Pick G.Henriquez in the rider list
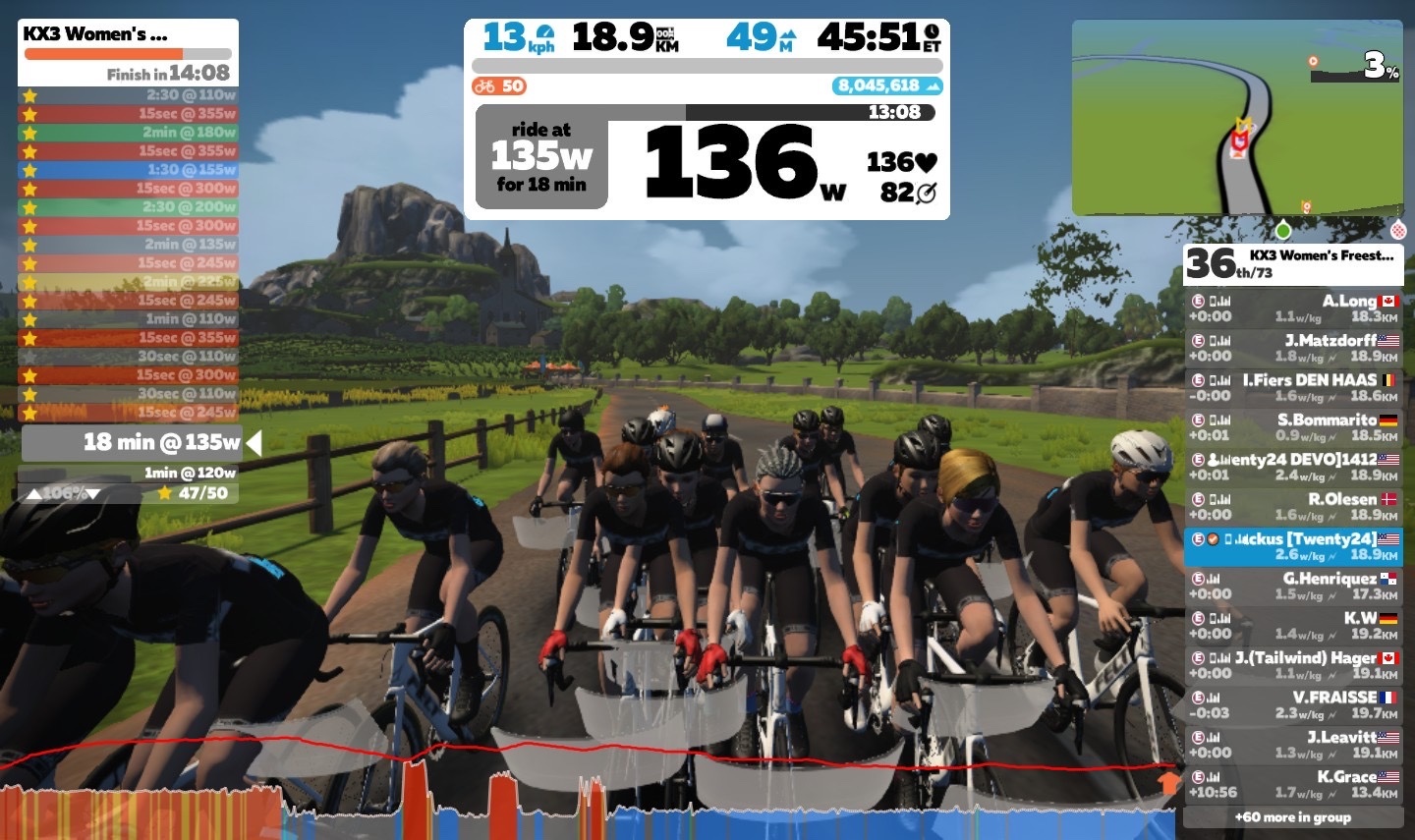Image resolution: width=1415 pixels, height=840 pixels. click(x=1292, y=586)
